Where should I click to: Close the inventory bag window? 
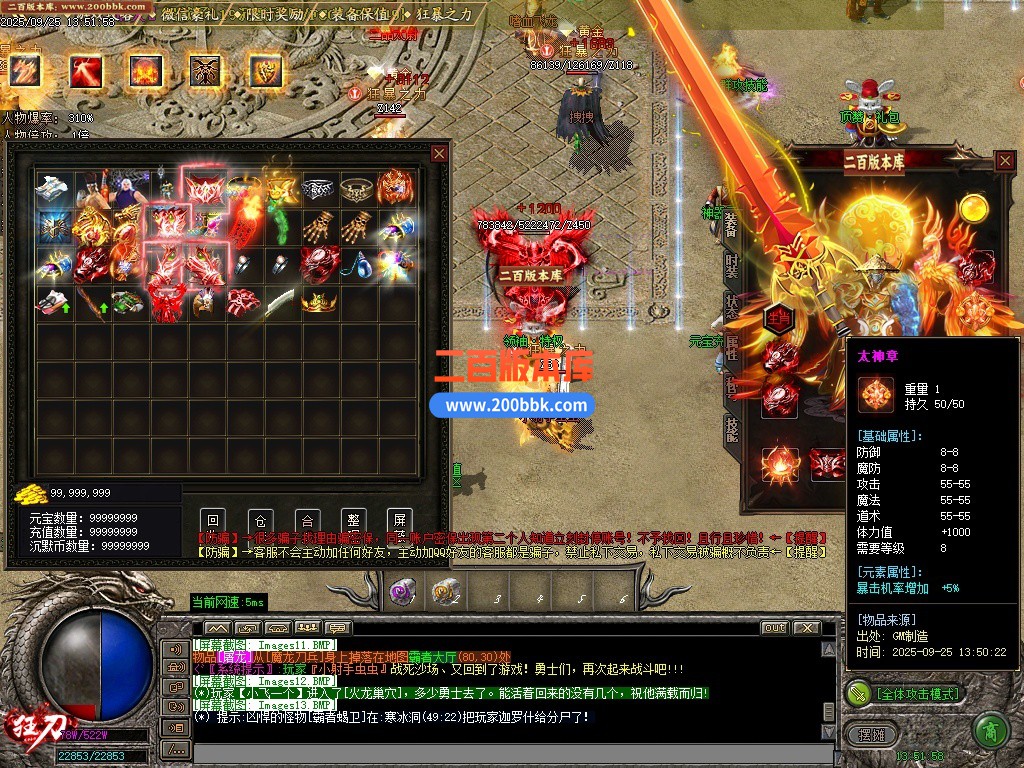439,153
